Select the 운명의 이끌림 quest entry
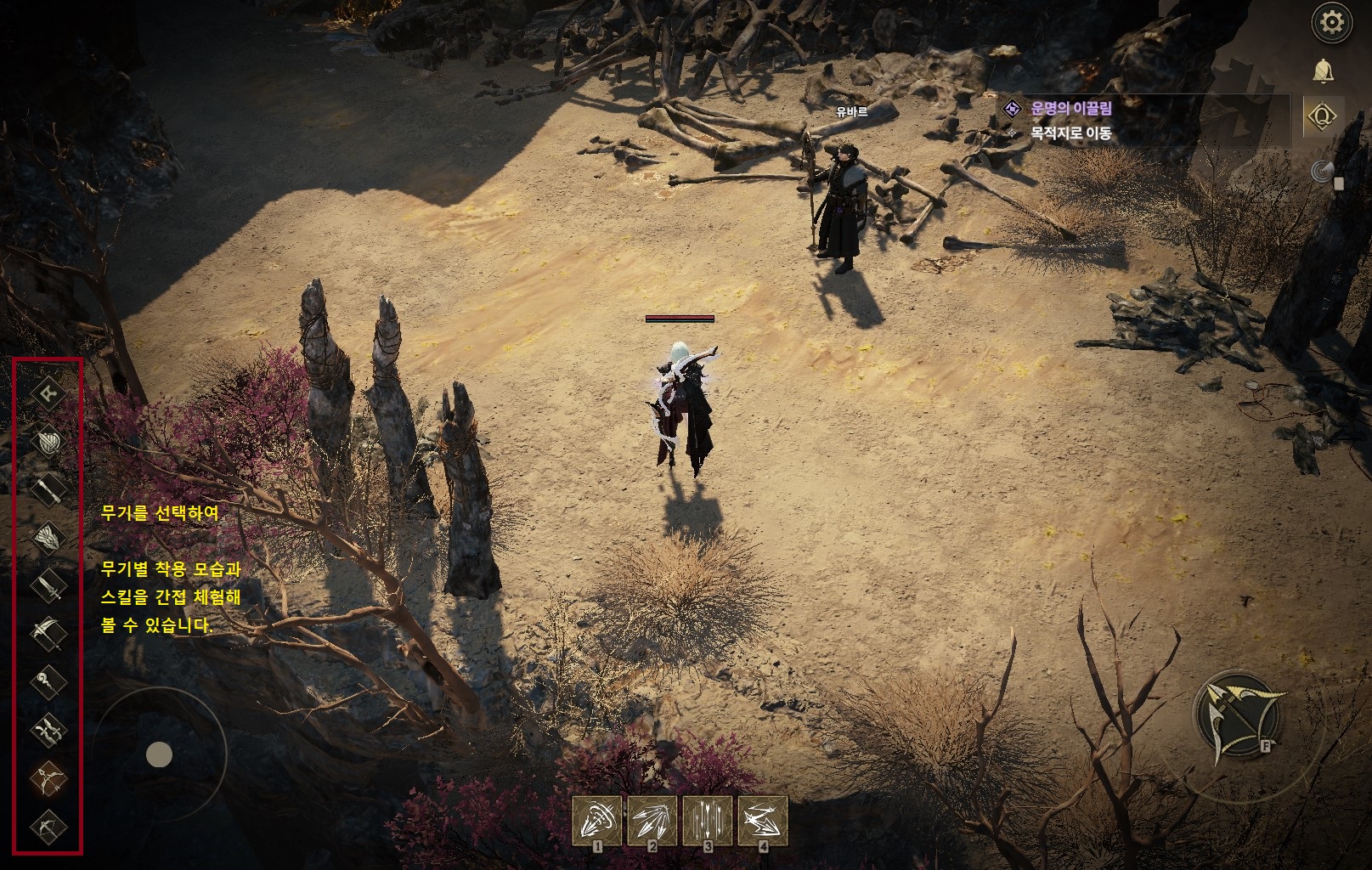The image size is (1372, 870). pyautogui.click(x=1070, y=108)
